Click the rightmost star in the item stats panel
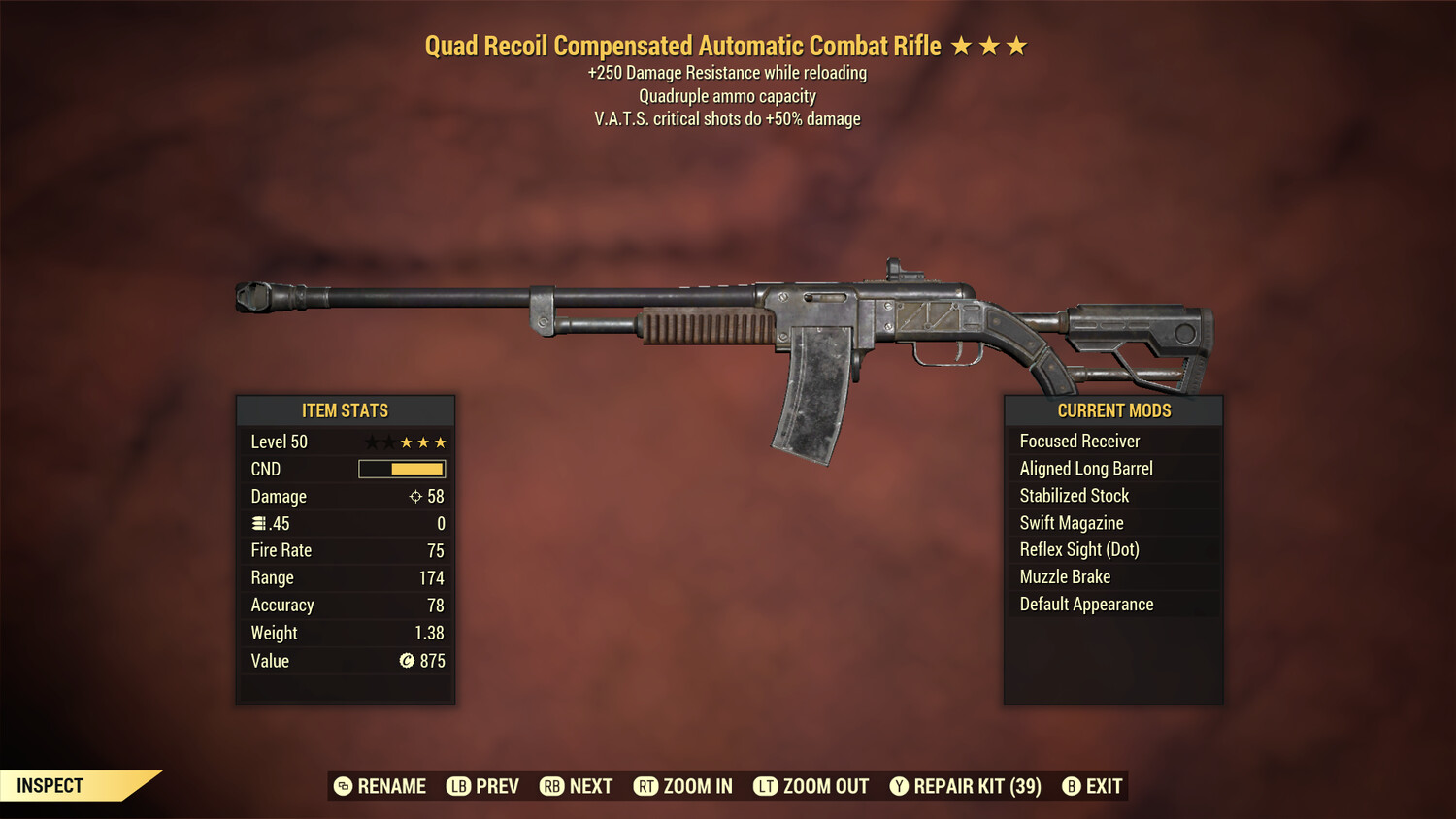Screen dimensions: 1456x819 pos(442,442)
